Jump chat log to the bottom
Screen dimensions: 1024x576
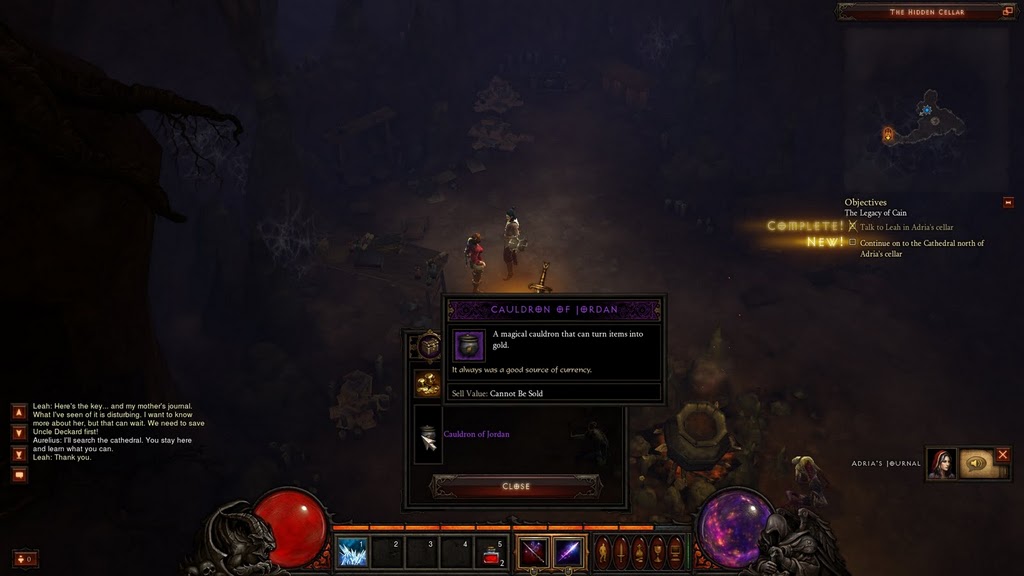[19, 454]
